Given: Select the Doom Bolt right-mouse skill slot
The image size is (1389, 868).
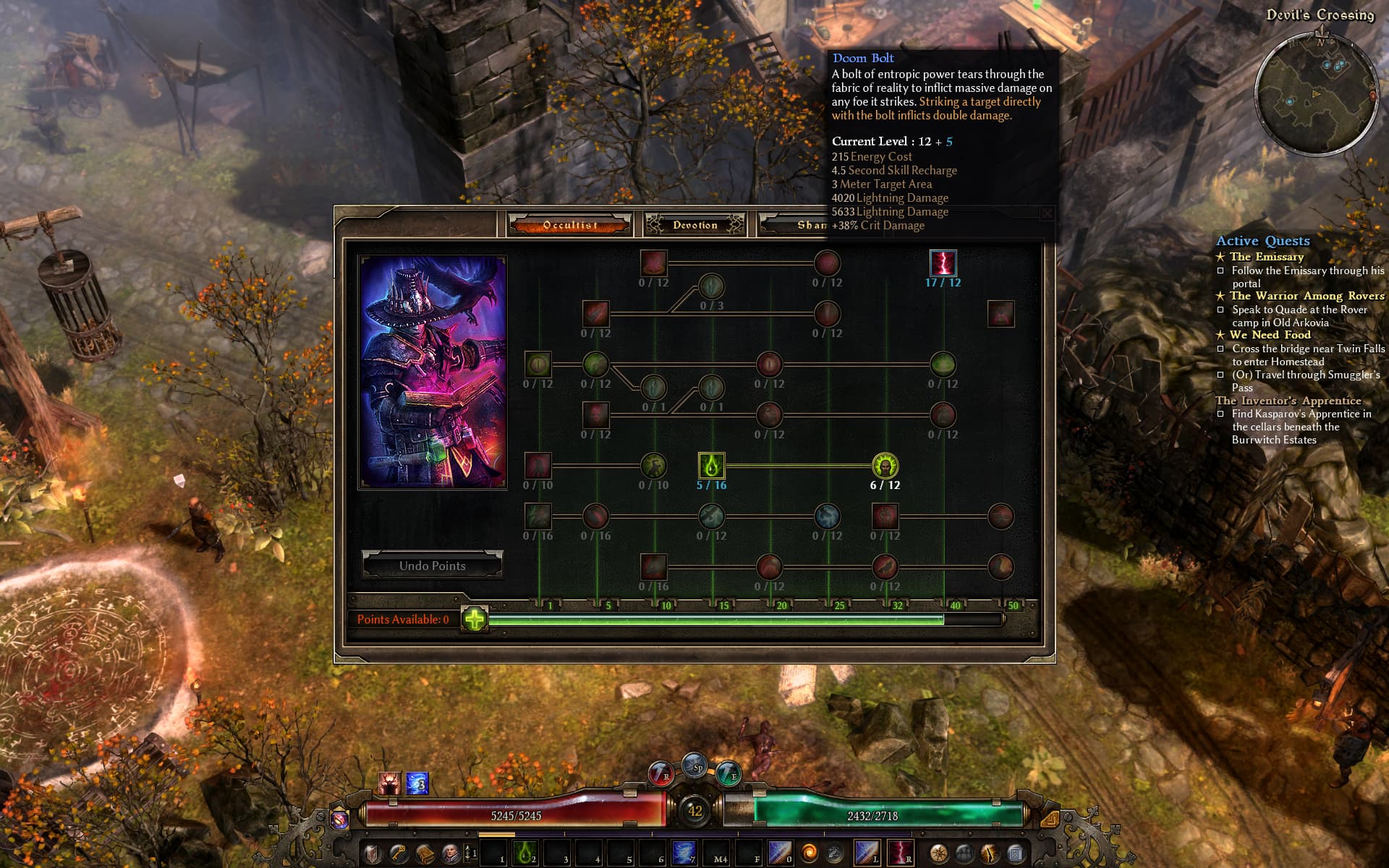Looking at the screenshot, I should [900, 854].
